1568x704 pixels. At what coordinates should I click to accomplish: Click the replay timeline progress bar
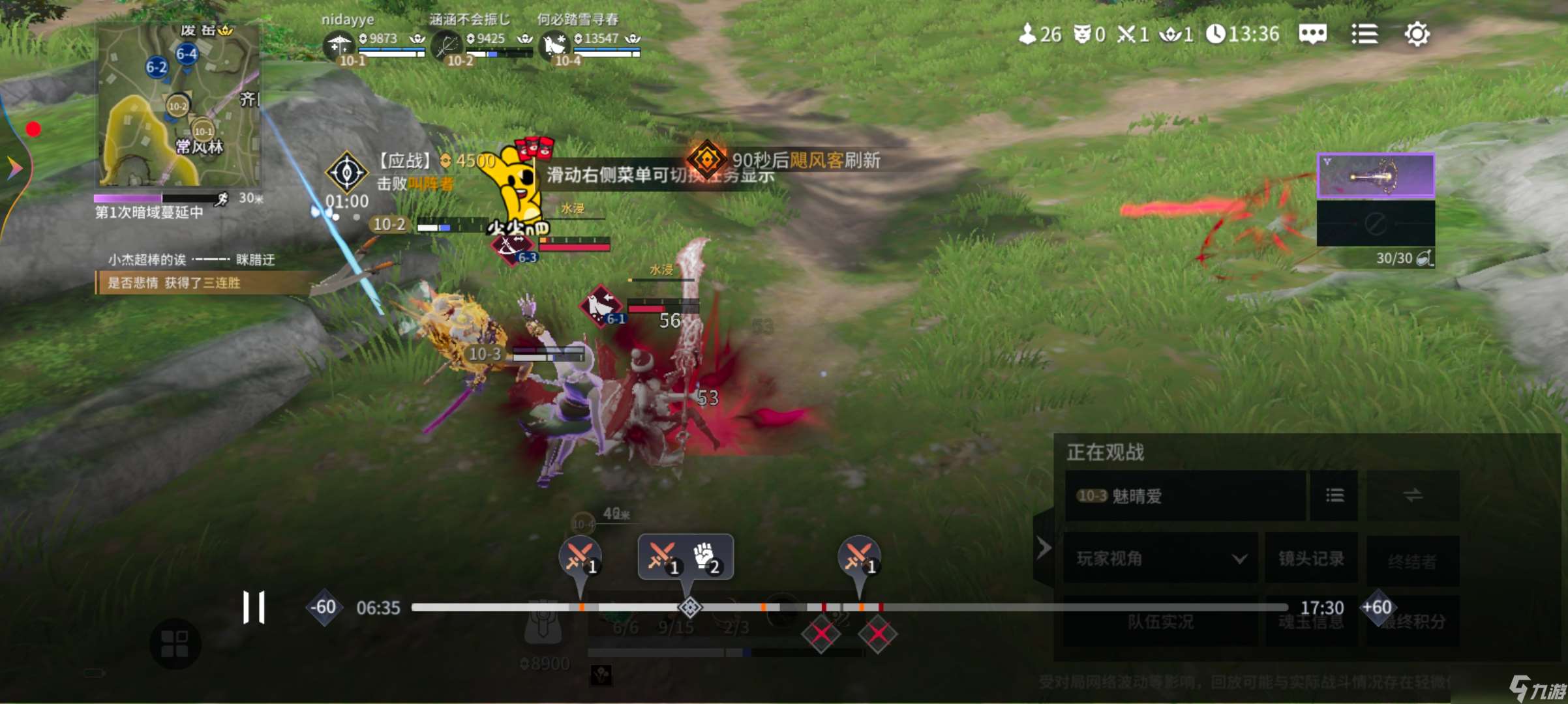click(848, 608)
